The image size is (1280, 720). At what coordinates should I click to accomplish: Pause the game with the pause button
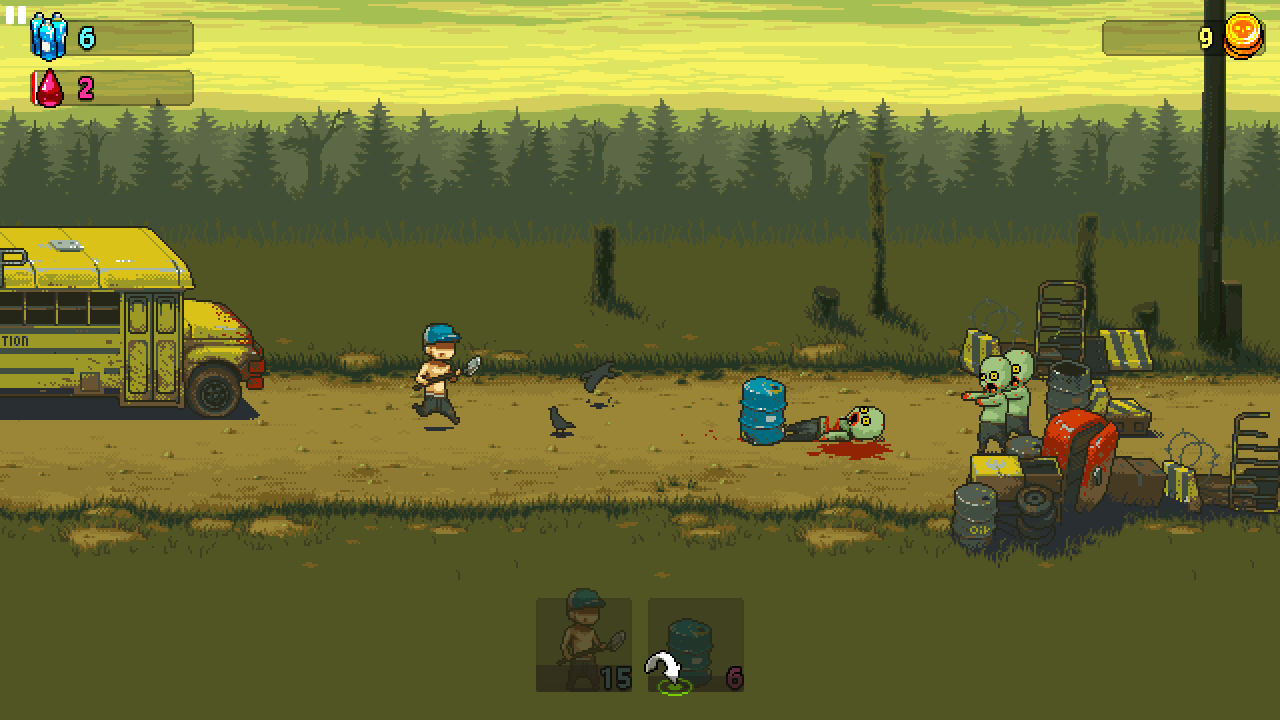[x=15, y=15]
